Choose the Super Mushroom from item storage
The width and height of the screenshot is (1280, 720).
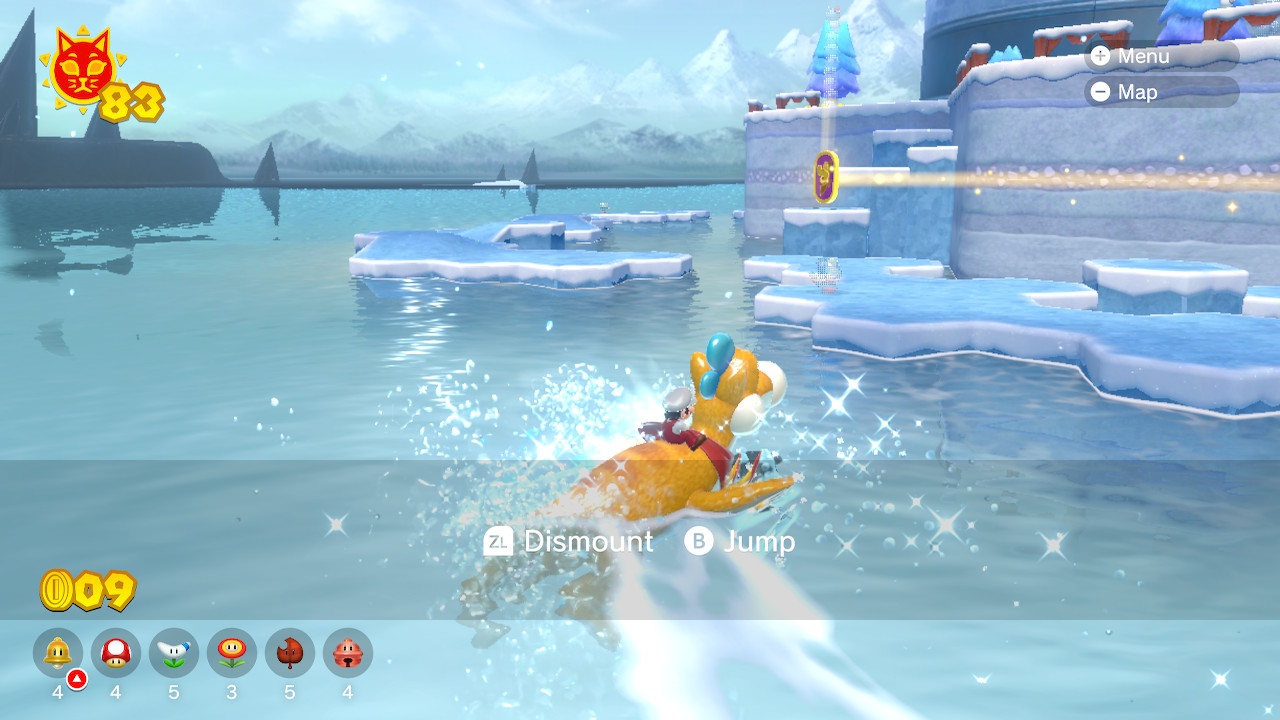(x=116, y=653)
